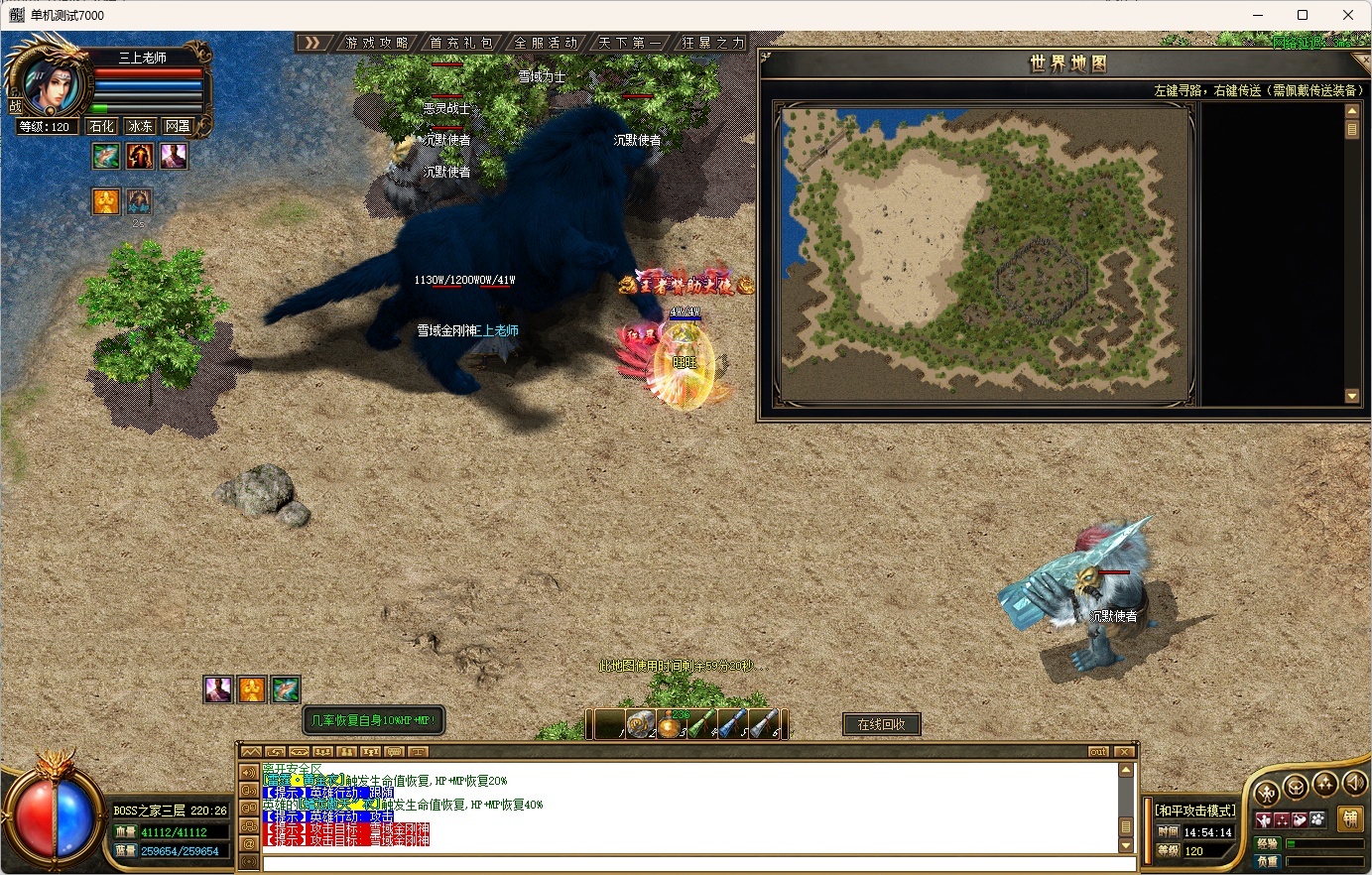The width and height of the screenshot is (1372, 875).
Task: Open the 天下第一 menu
Action: pos(629,43)
